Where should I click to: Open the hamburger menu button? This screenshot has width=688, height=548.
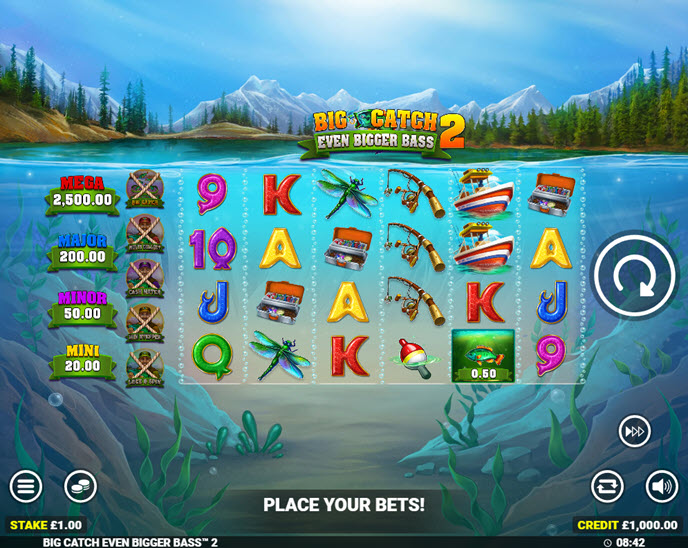(26, 487)
